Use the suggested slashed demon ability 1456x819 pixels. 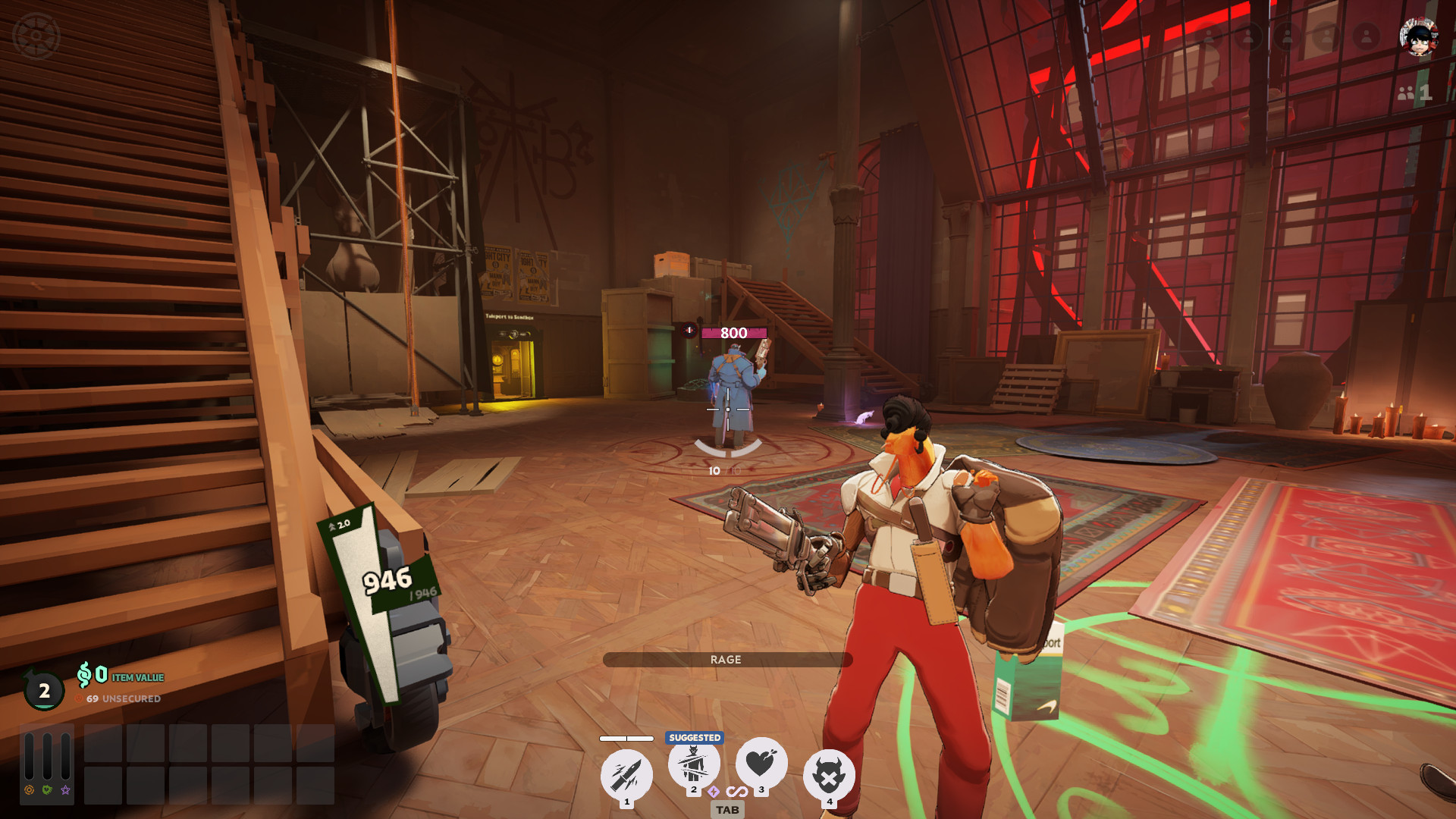click(693, 763)
